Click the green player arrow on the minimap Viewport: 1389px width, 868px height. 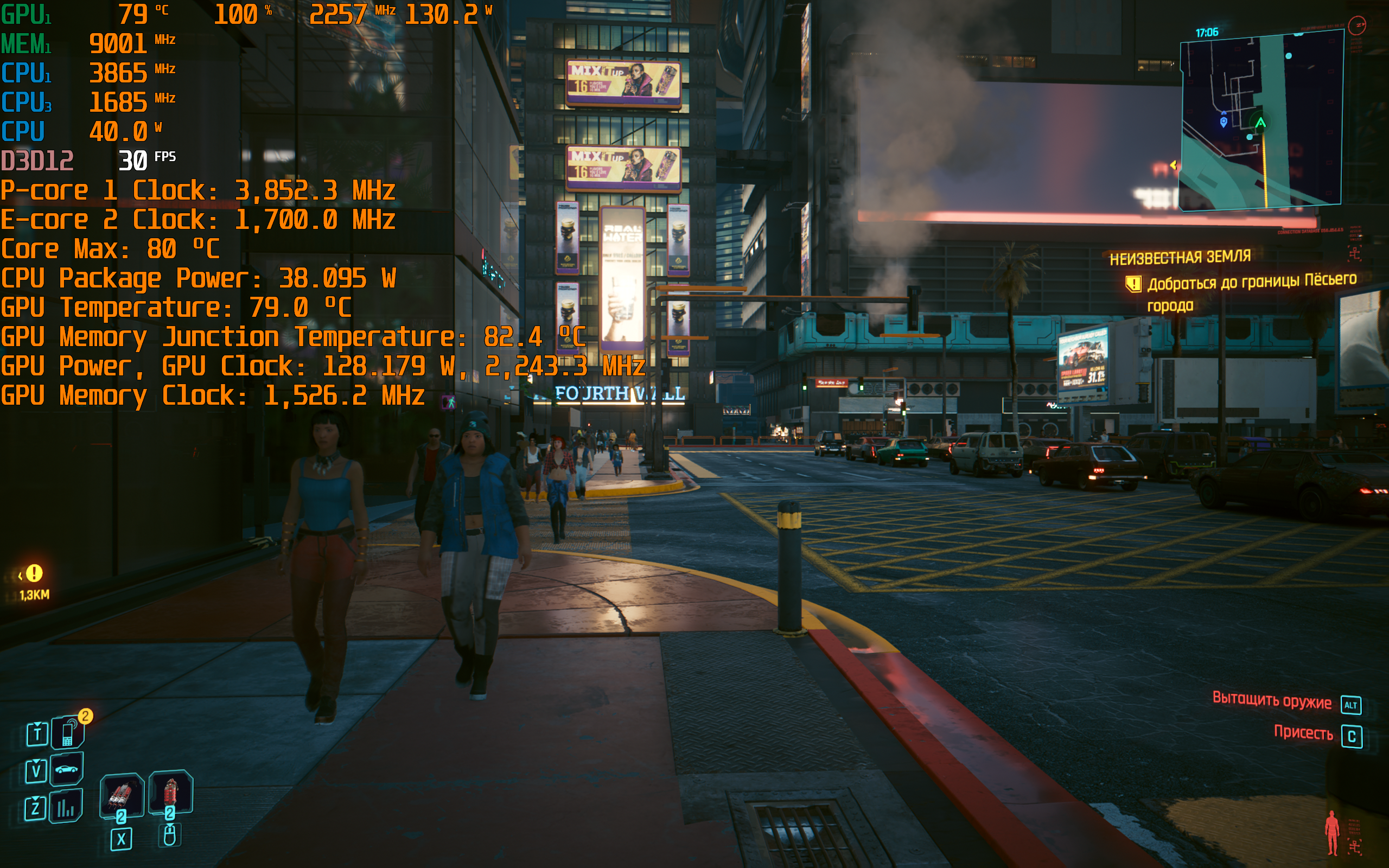[1260, 123]
